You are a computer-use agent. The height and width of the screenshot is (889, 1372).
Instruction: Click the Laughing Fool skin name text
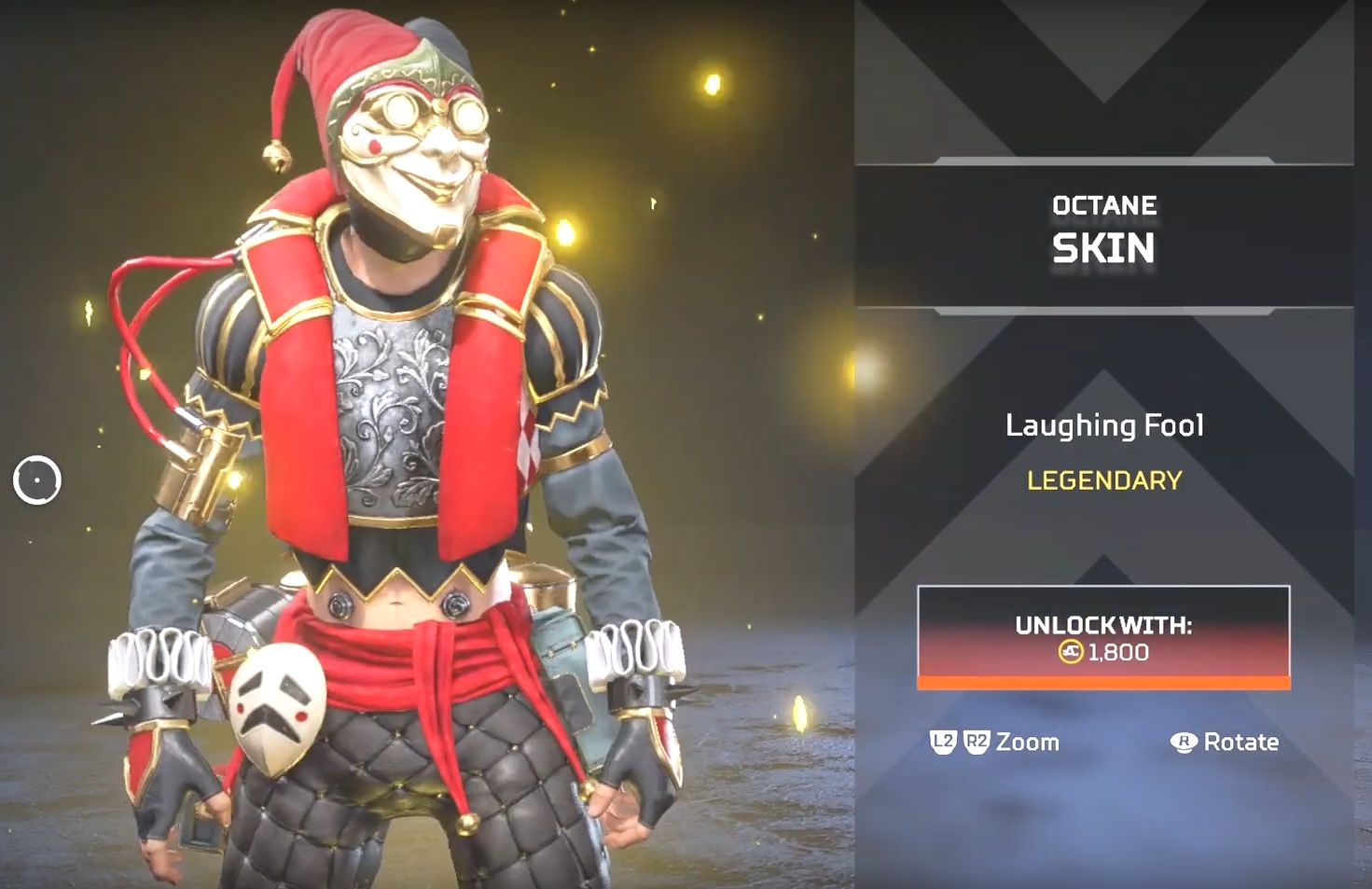coord(1106,425)
